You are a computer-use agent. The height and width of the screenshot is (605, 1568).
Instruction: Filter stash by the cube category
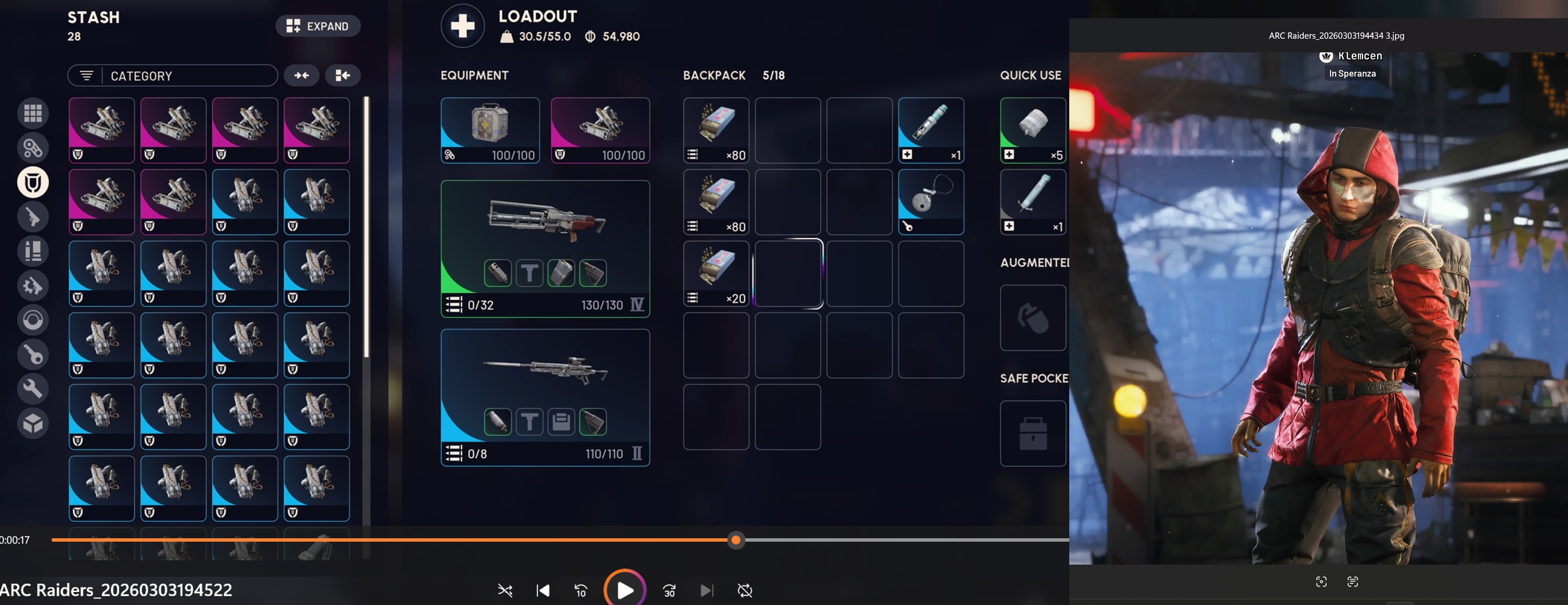(33, 423)
